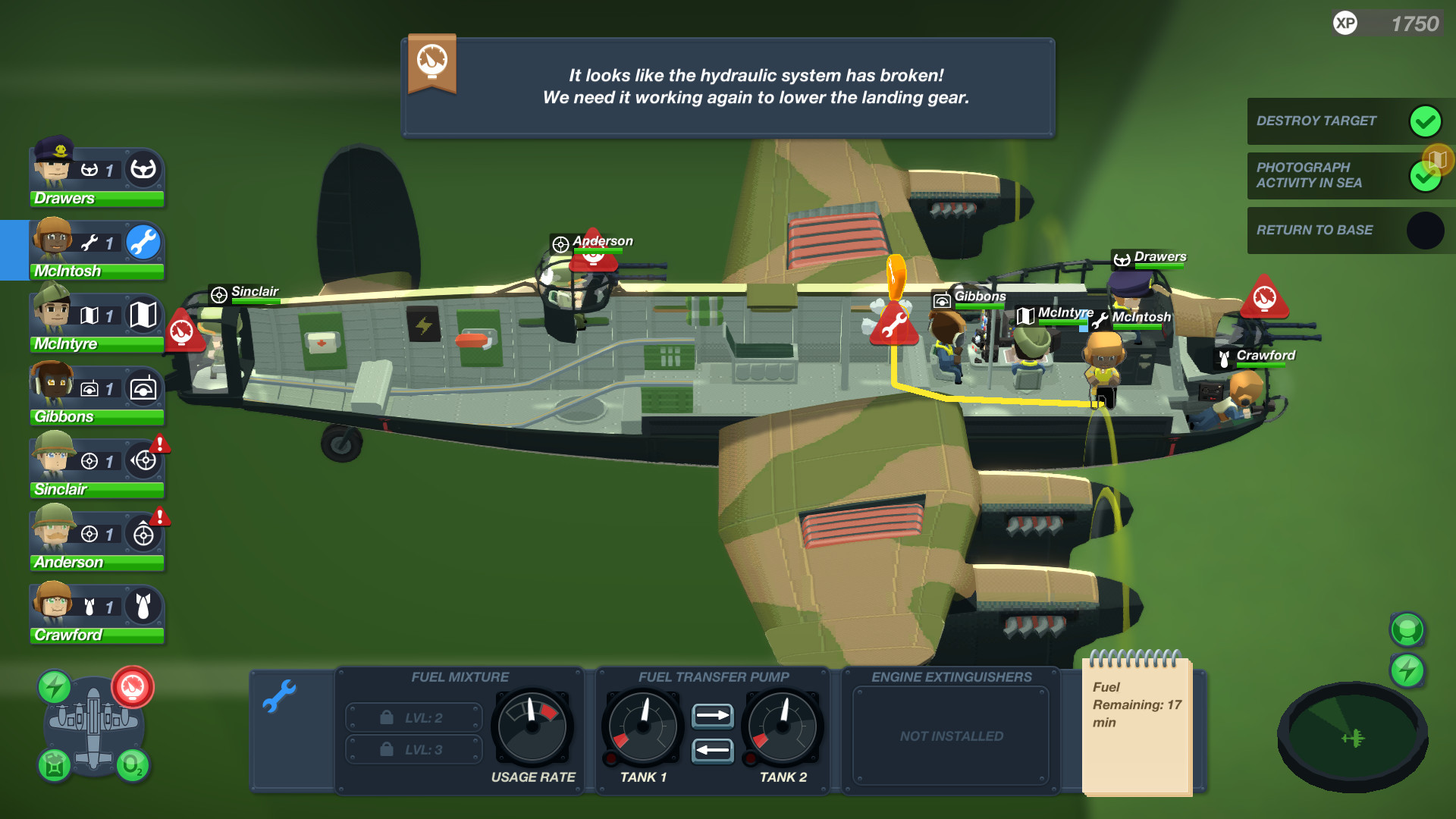Click the Destroy Target completed checkmark
This screenshot has height=819, width=1456.
point(1425,121)
